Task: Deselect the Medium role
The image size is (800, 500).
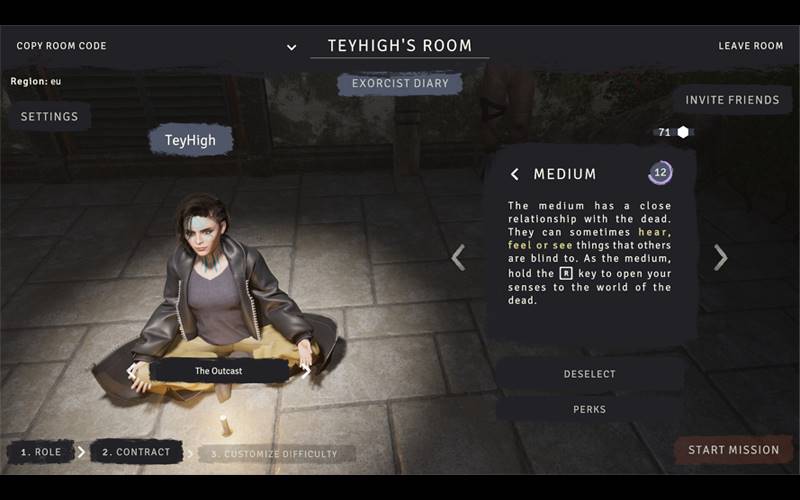Action: click(x=590, y=374)
